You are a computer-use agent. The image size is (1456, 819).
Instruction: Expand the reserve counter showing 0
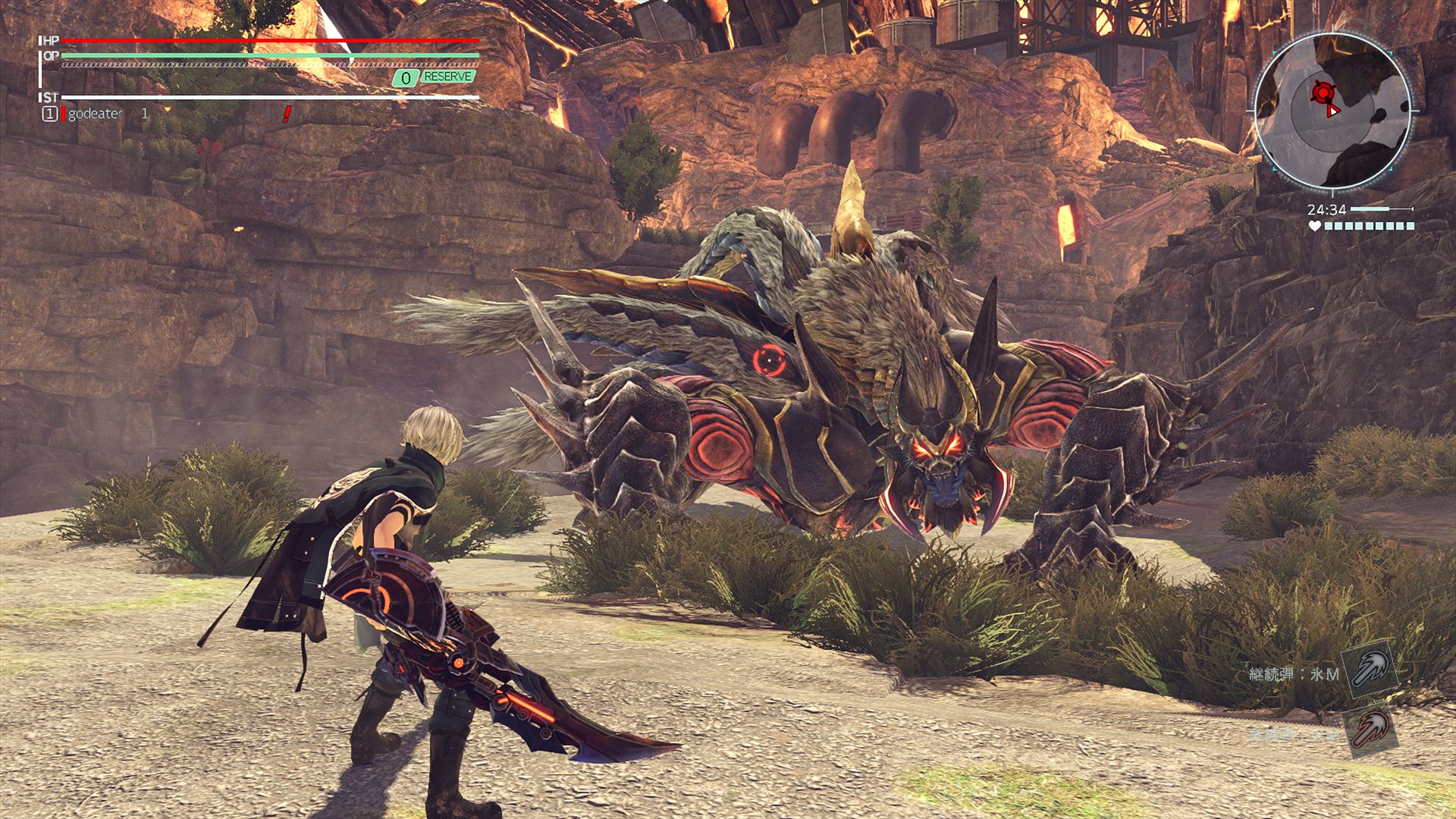[x=405, y=77]
